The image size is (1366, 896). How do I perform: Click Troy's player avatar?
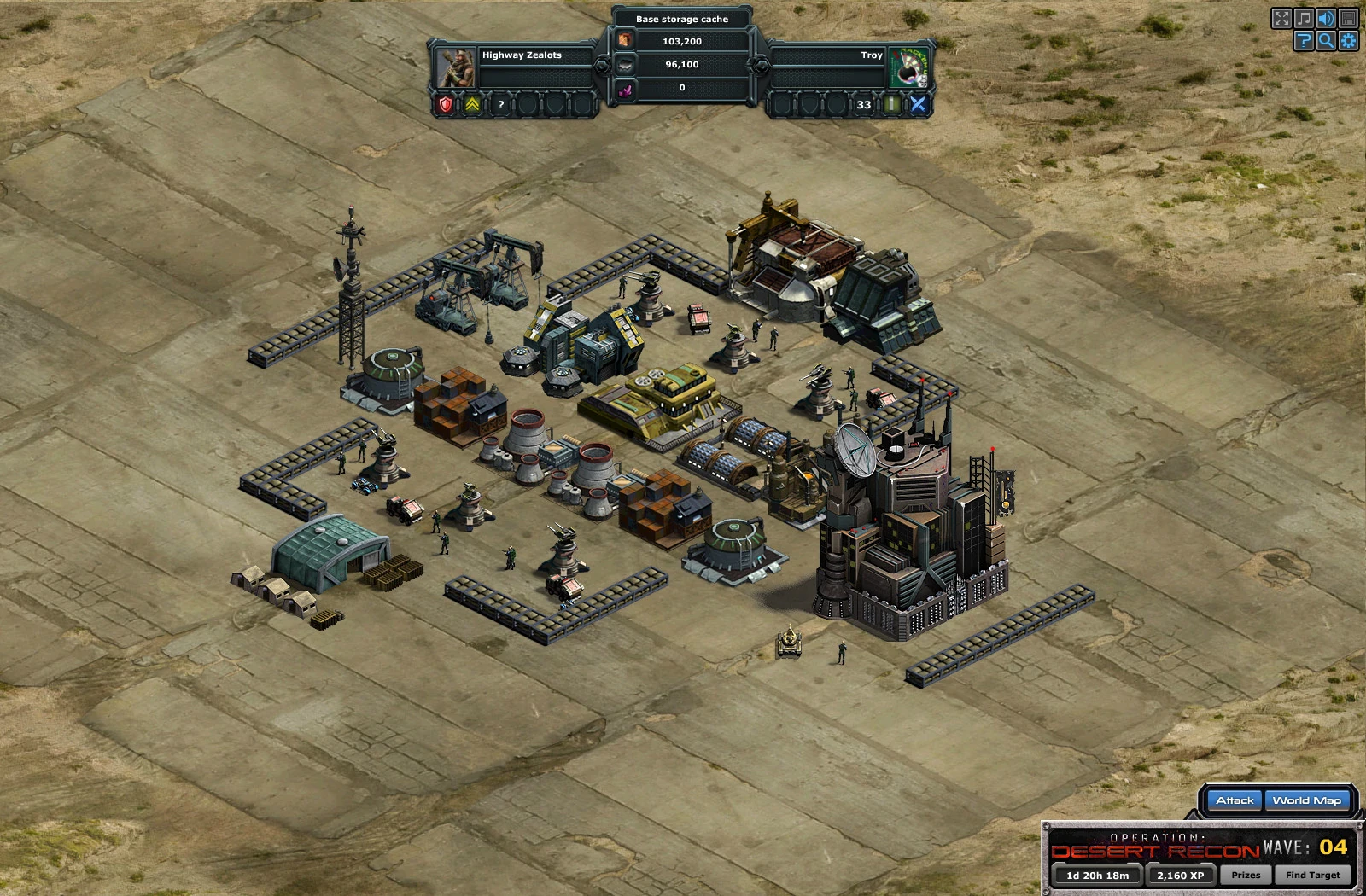coord(908,67)
